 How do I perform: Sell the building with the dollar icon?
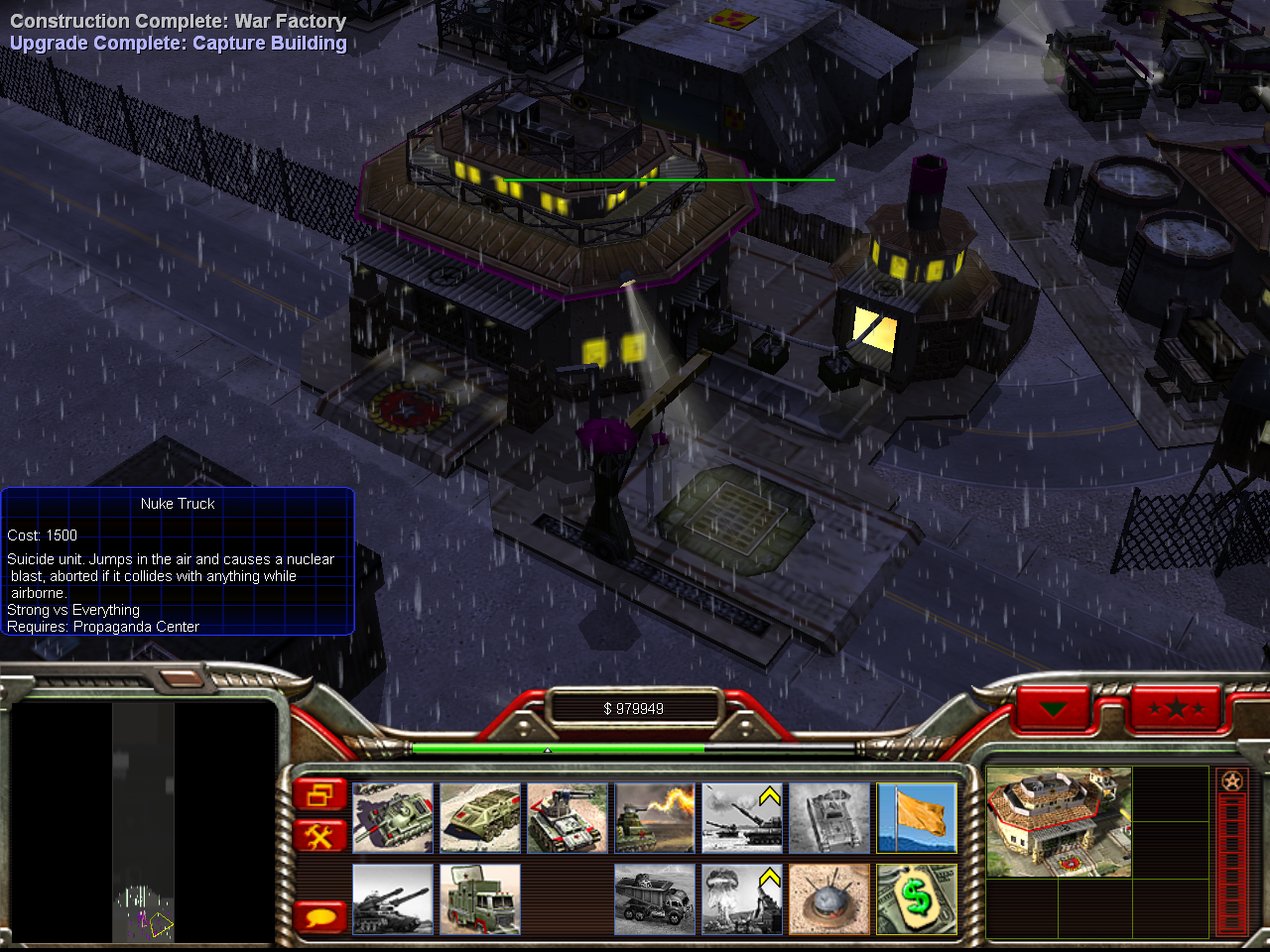pyautogui.click(x=917, y=898)
